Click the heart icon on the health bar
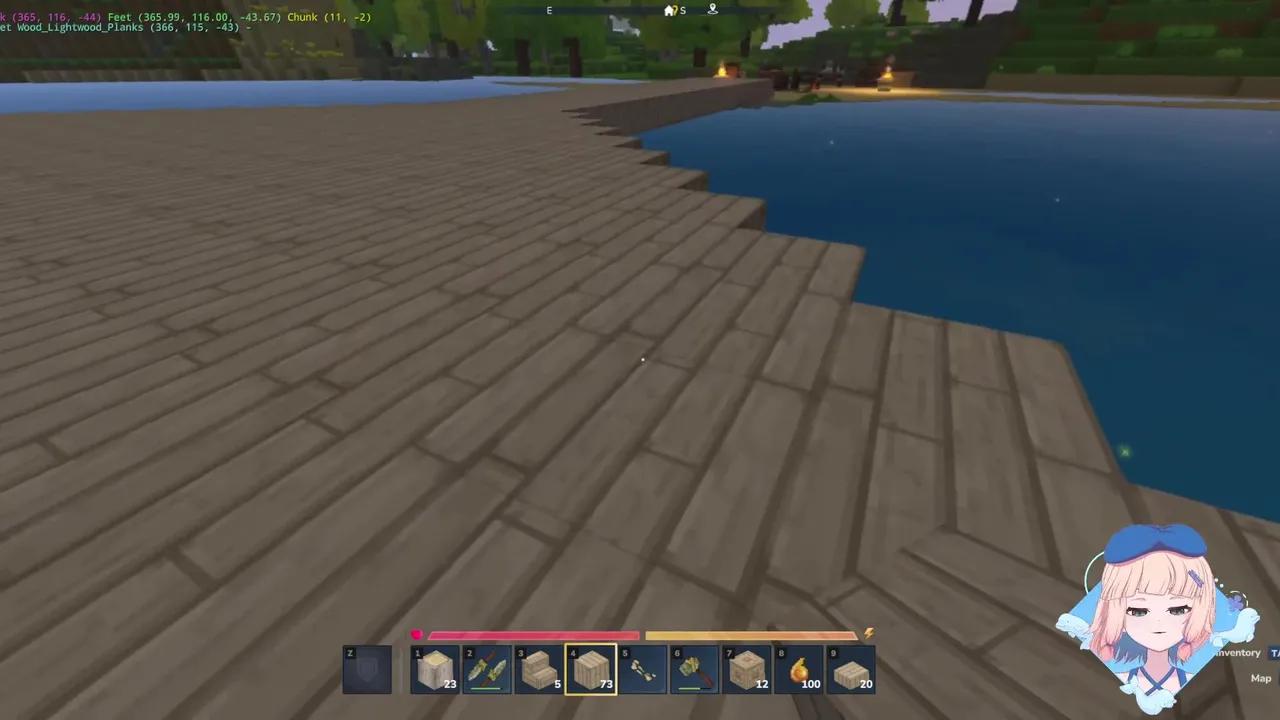This screenshot has width=1280, height=720. pyautogui.click(x=417, y=634)
